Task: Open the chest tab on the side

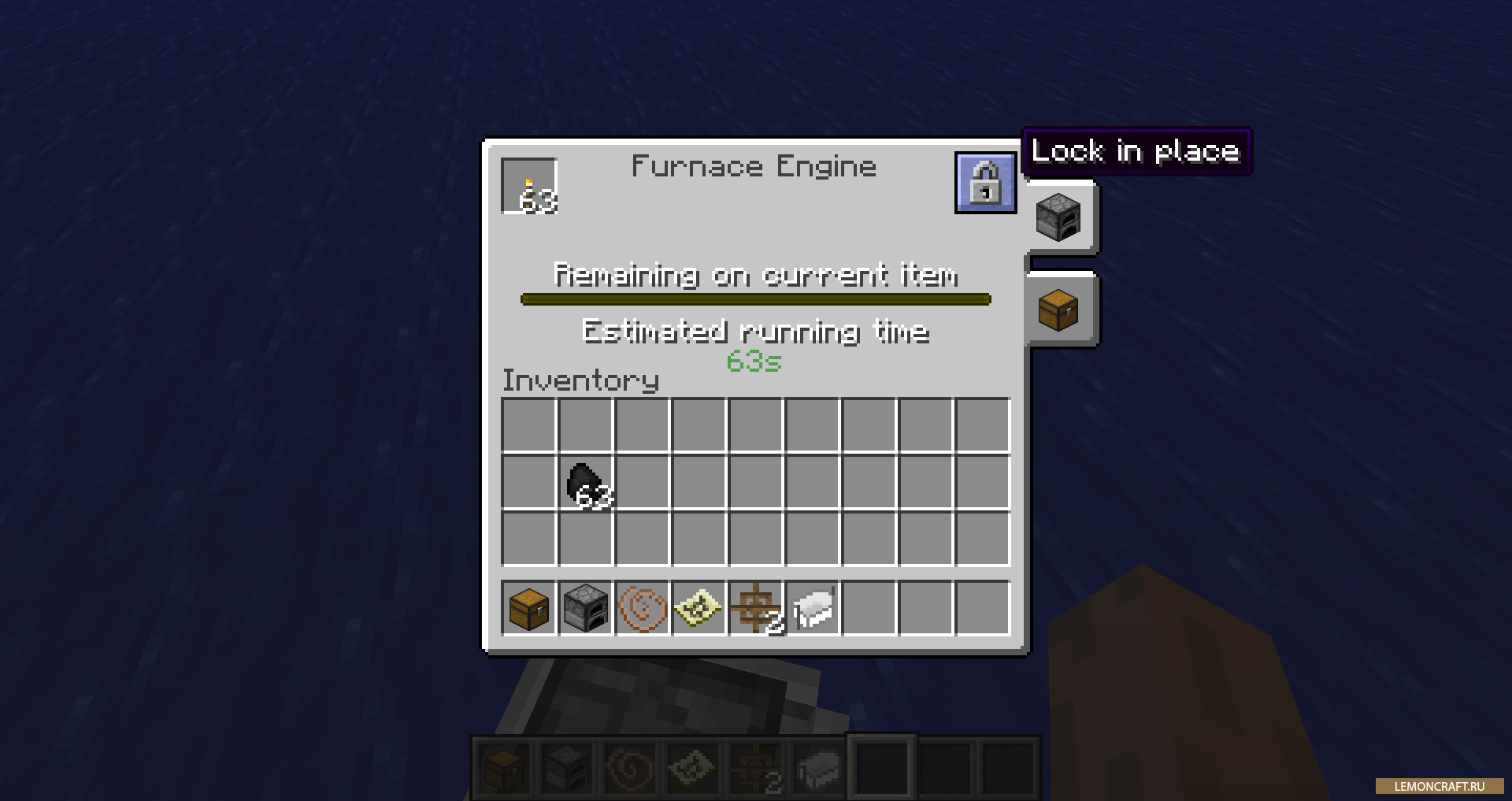Action: (x=1058, y=310)
